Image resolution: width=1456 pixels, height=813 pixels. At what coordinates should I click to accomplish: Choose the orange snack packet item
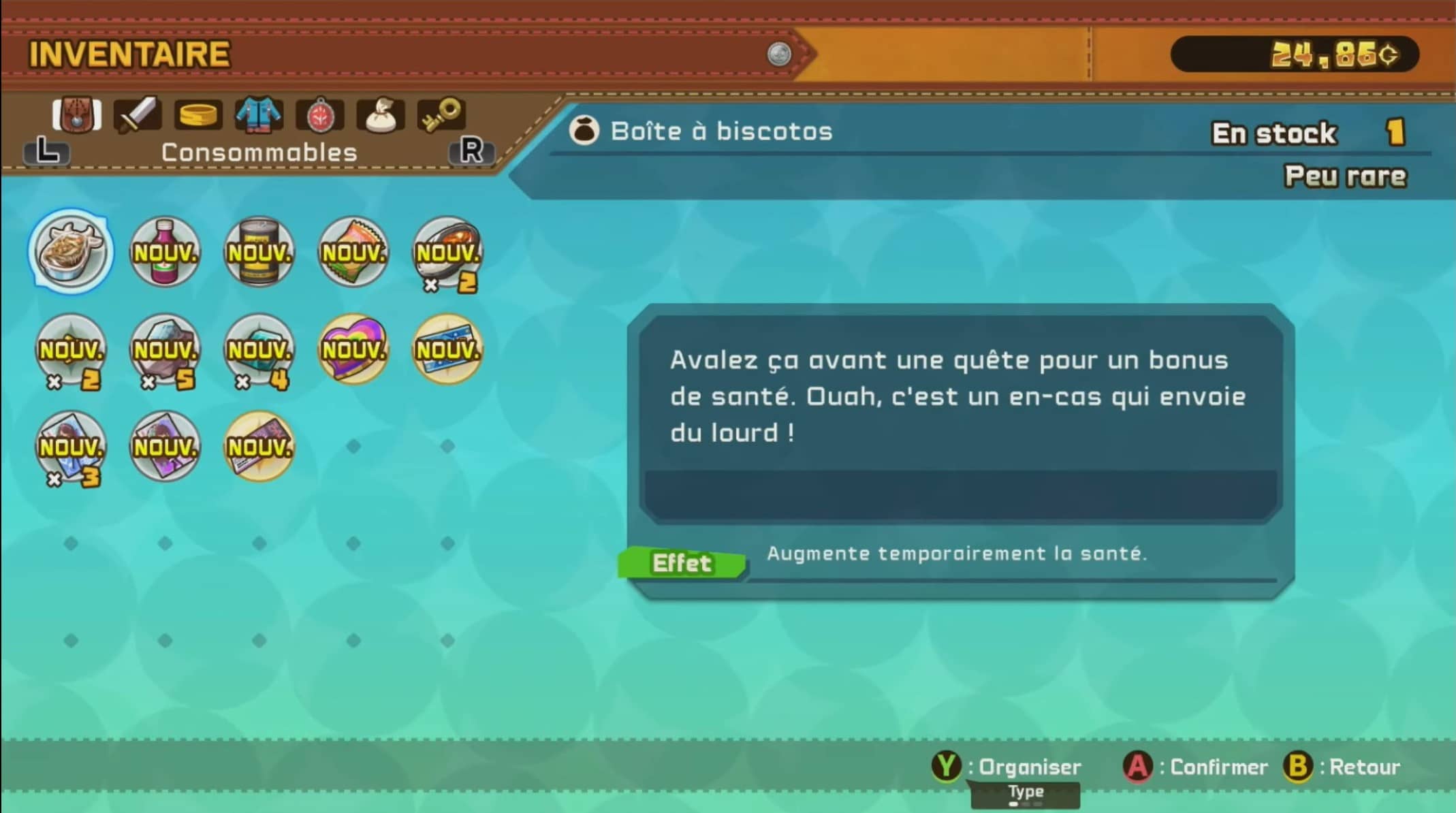[353, 253]
